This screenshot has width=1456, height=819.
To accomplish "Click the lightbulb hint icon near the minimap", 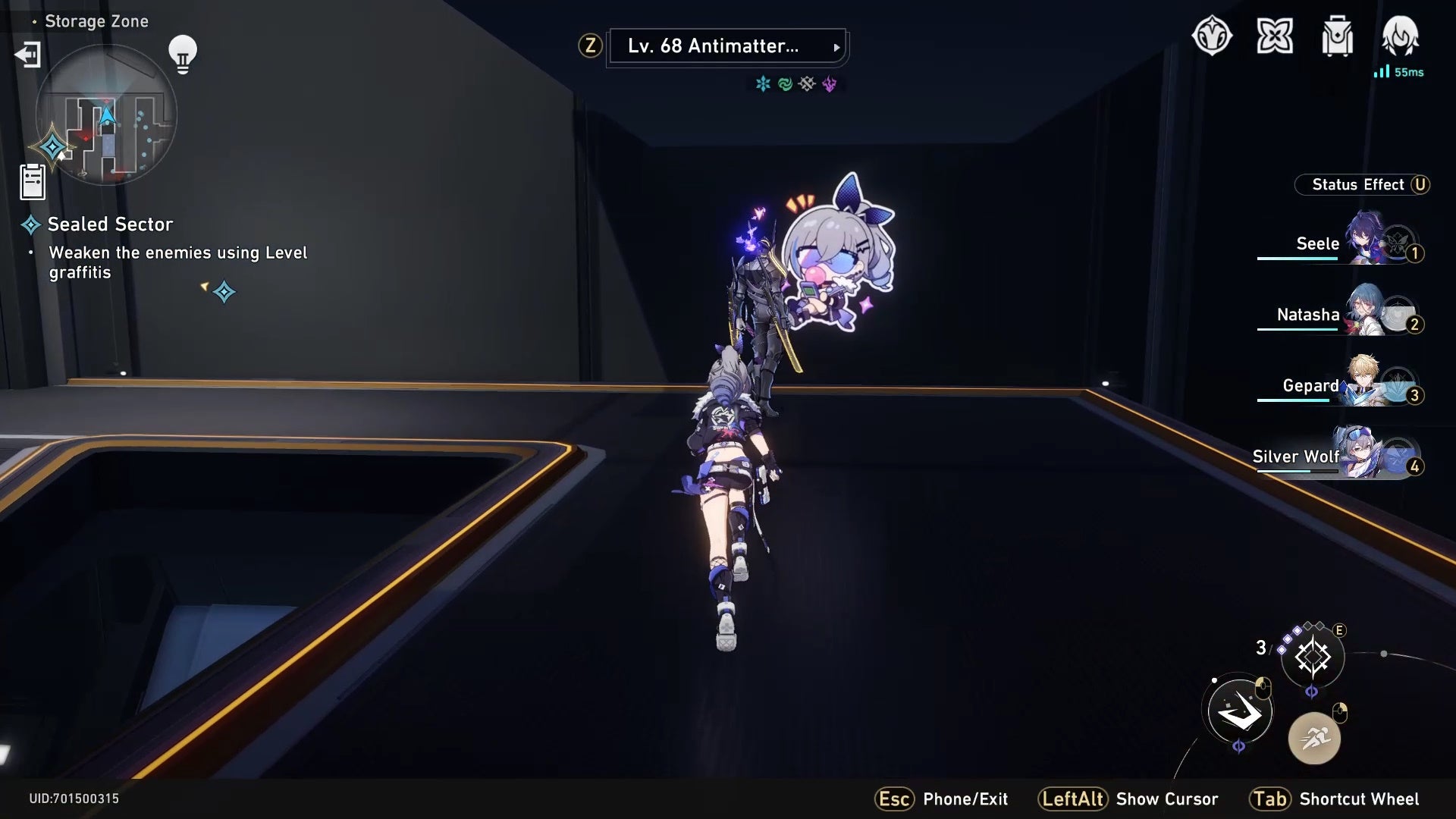I will click(x=181, y=53).
